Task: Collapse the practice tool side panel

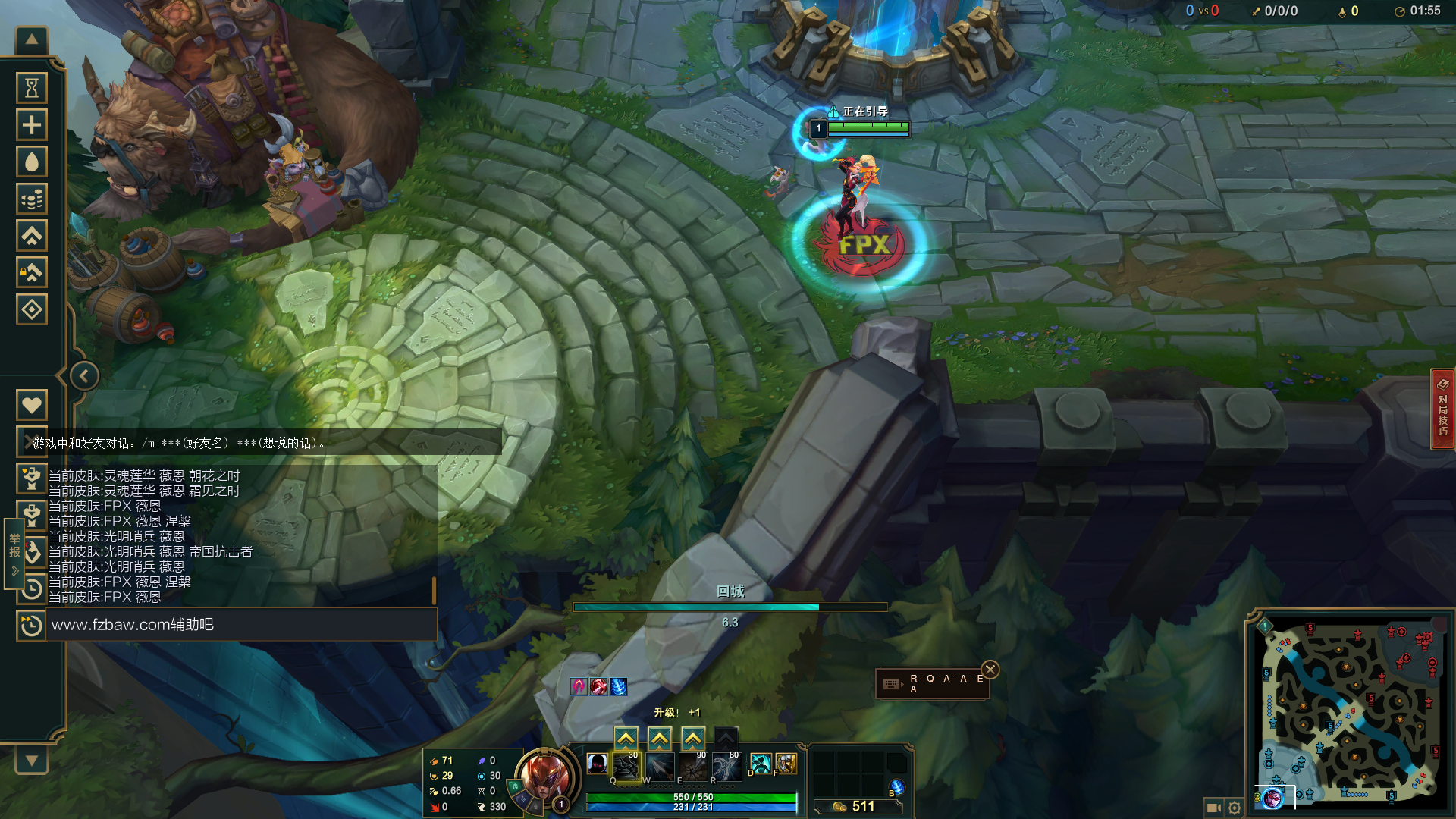Action: point(84,376)
